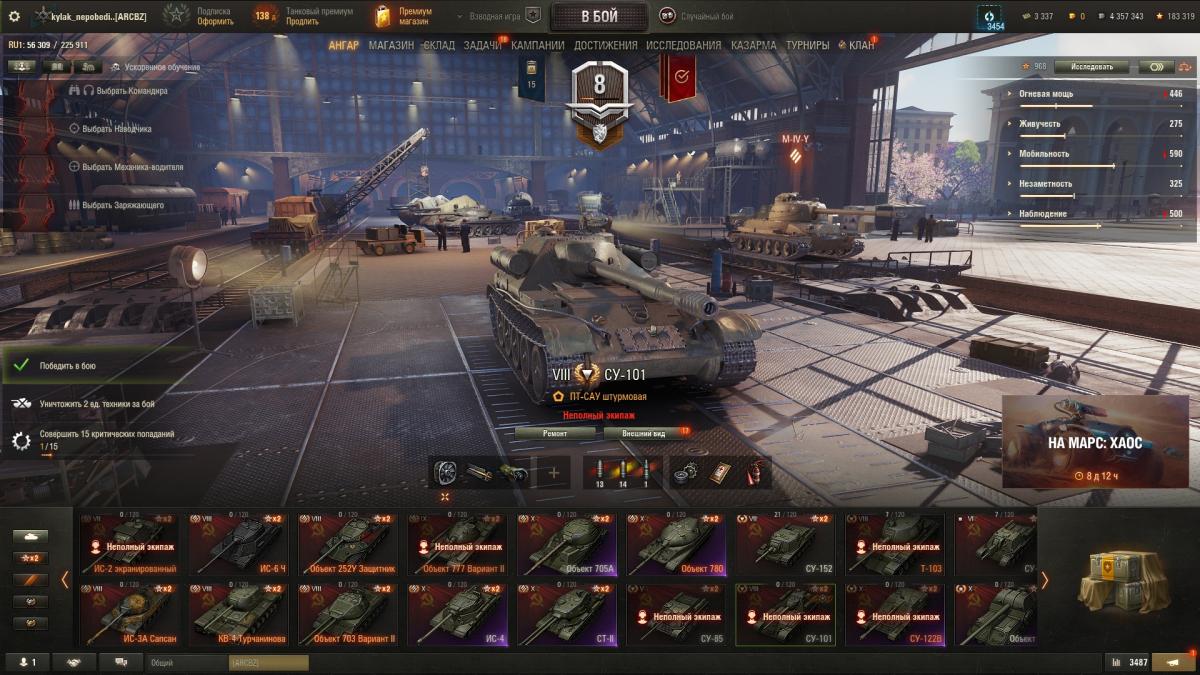Switch to the ИССЛЕДОВАНИЯ tab
The image size is (1200, 675).
tap(683, 45)
